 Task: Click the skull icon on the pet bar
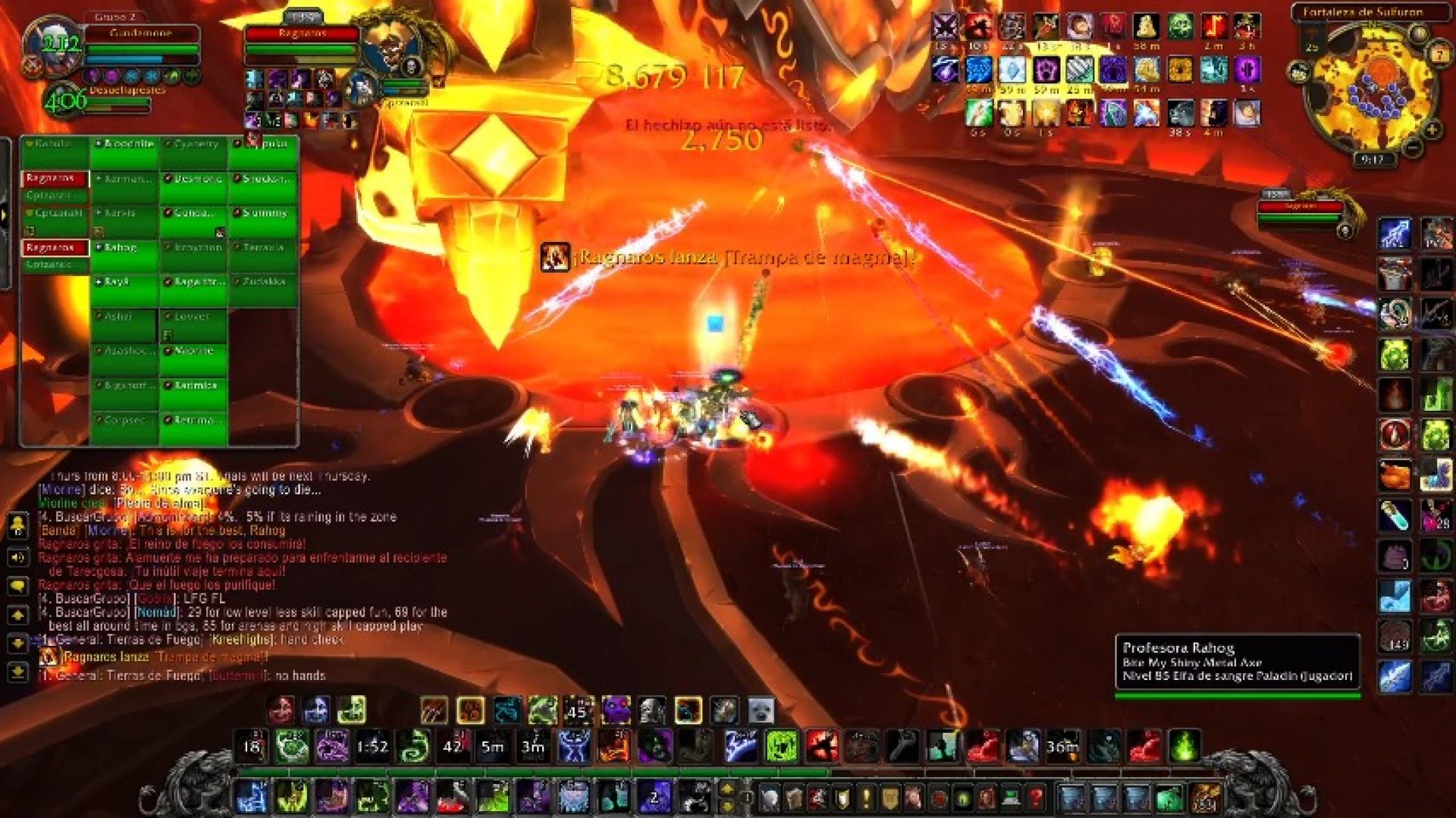651,710
